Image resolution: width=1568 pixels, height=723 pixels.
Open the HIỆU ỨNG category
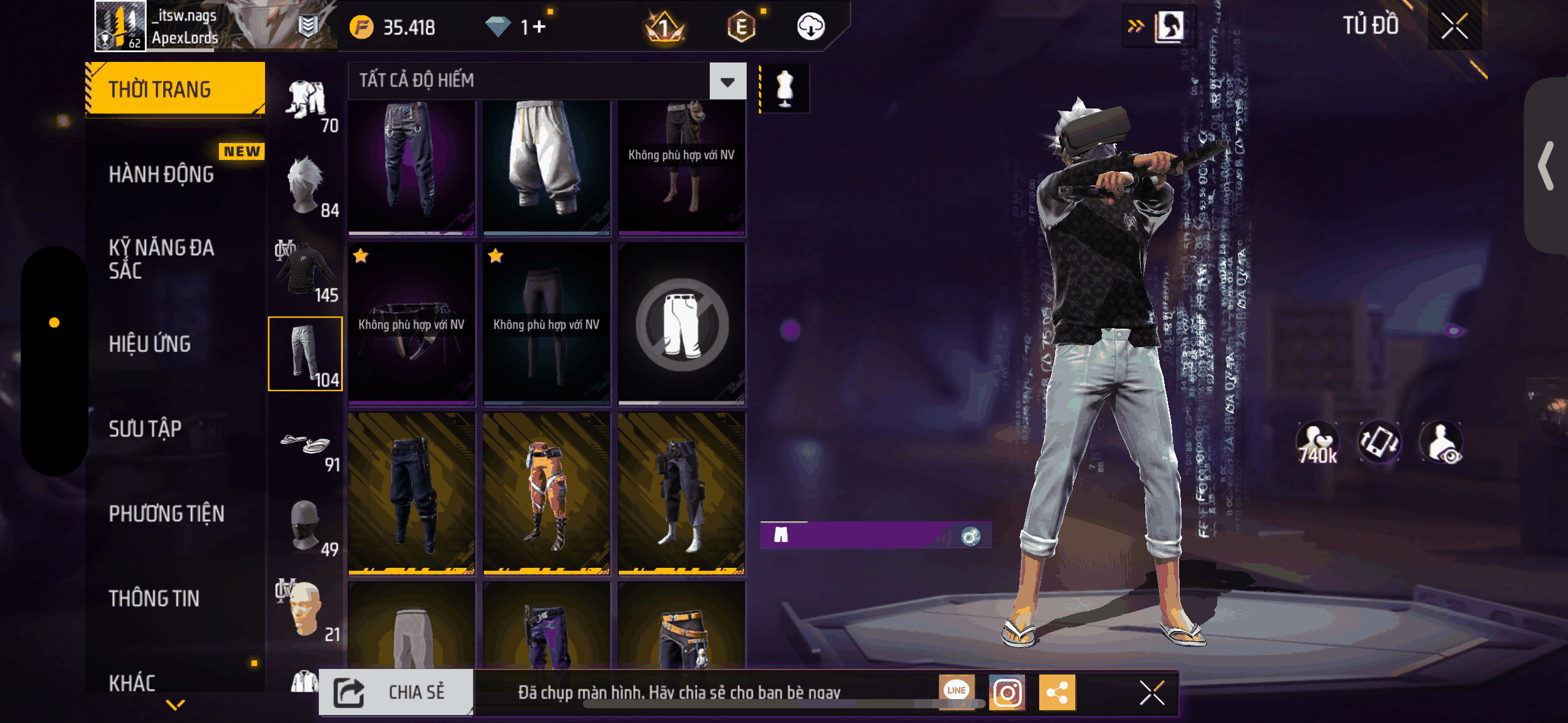click(x=150, y=344)
